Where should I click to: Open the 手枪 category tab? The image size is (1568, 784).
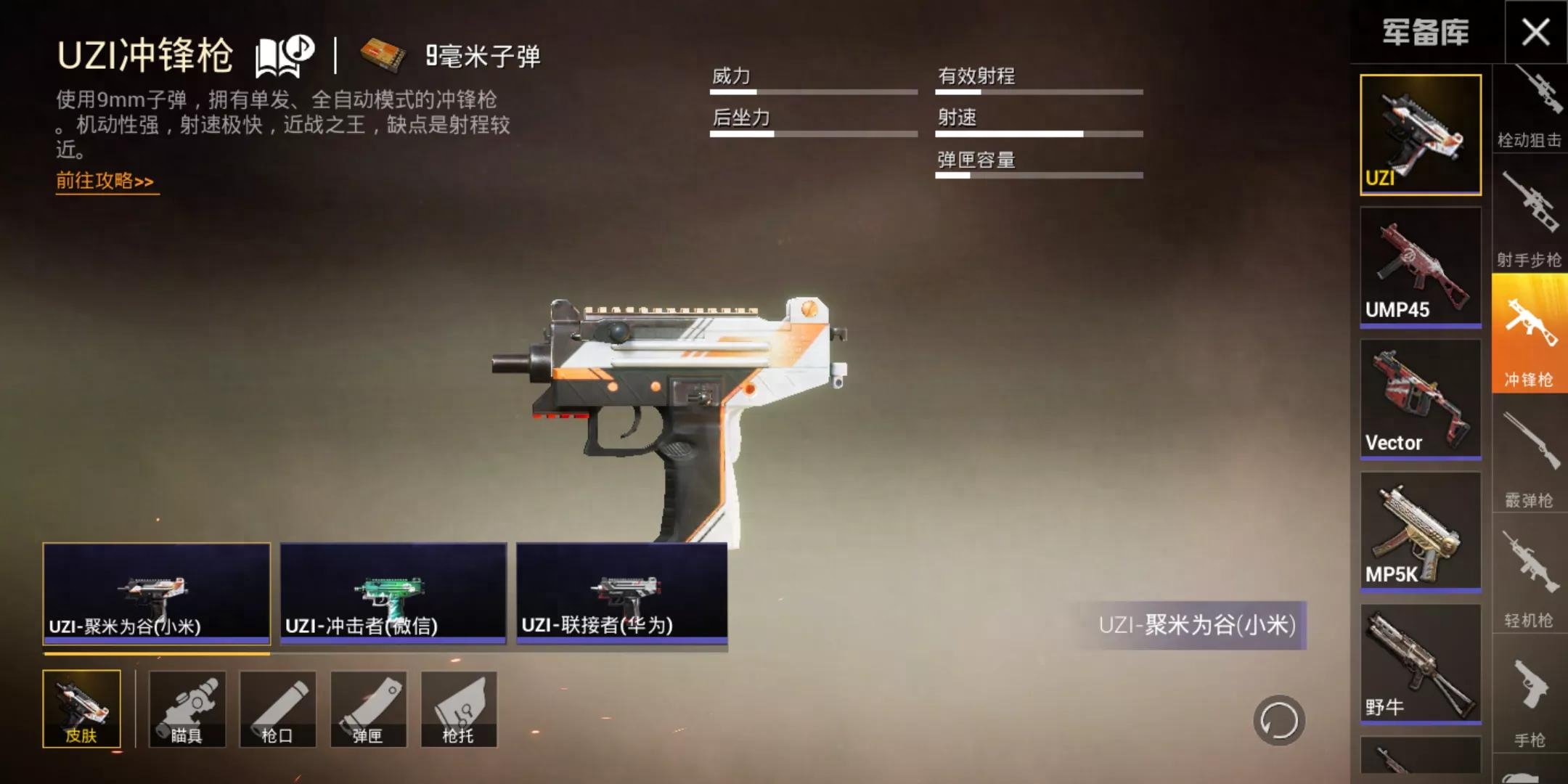pos(1529,701)
